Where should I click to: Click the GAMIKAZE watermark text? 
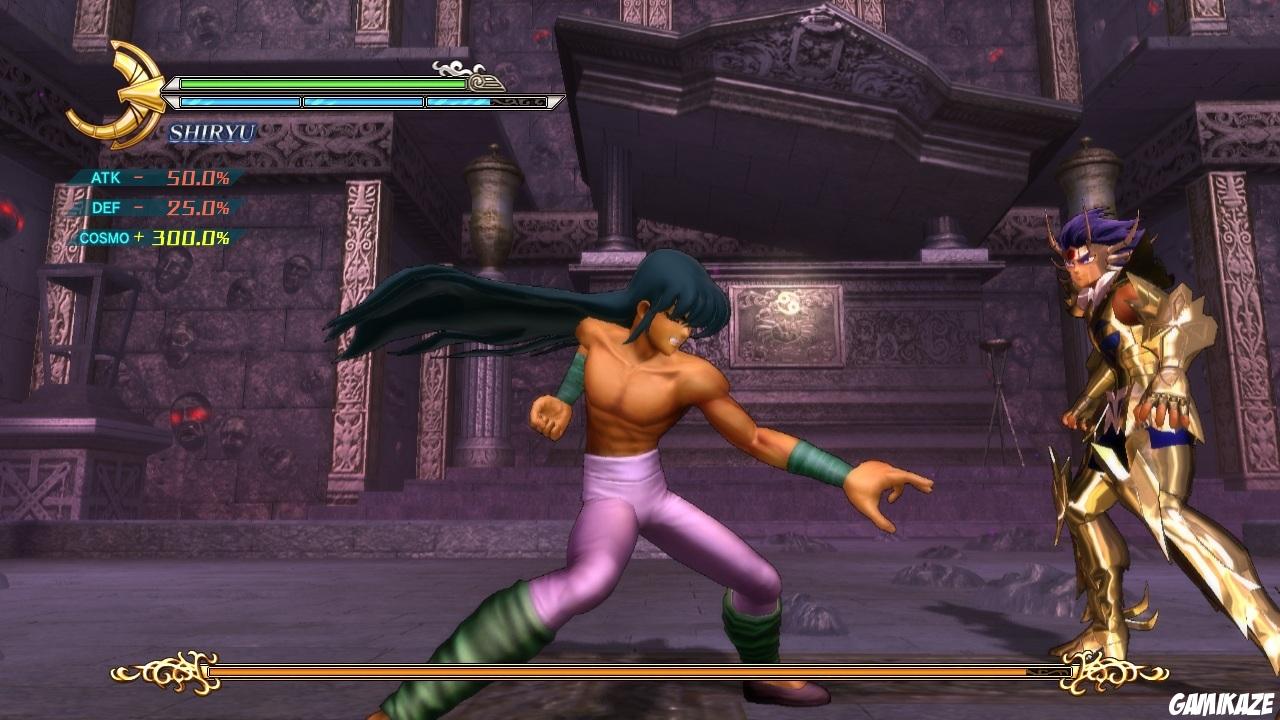click(1221, 705)
